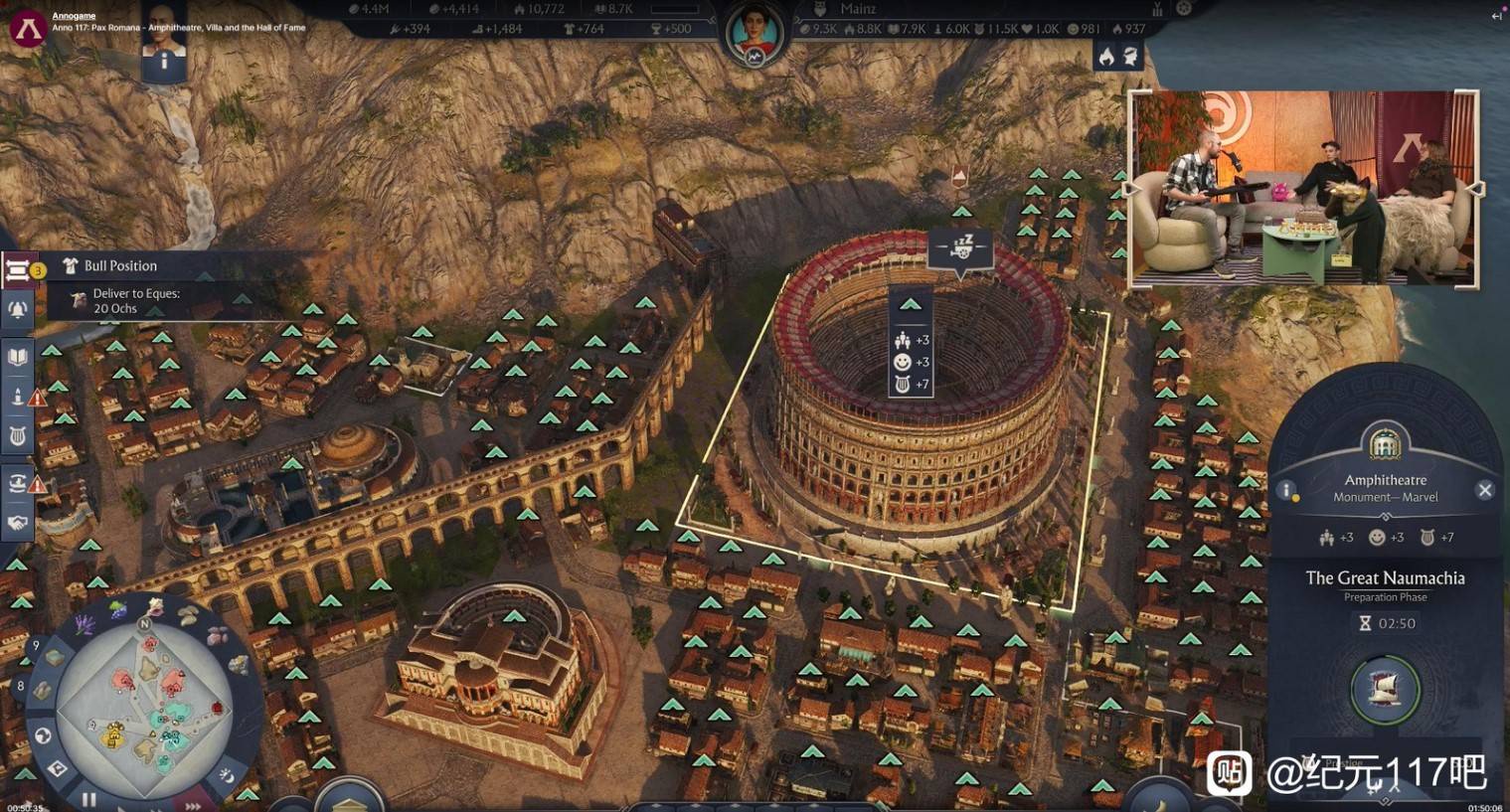Screen dimensions: 1510x812
Task: Open the trade routes exchange icon
Action: click(18, 483)
